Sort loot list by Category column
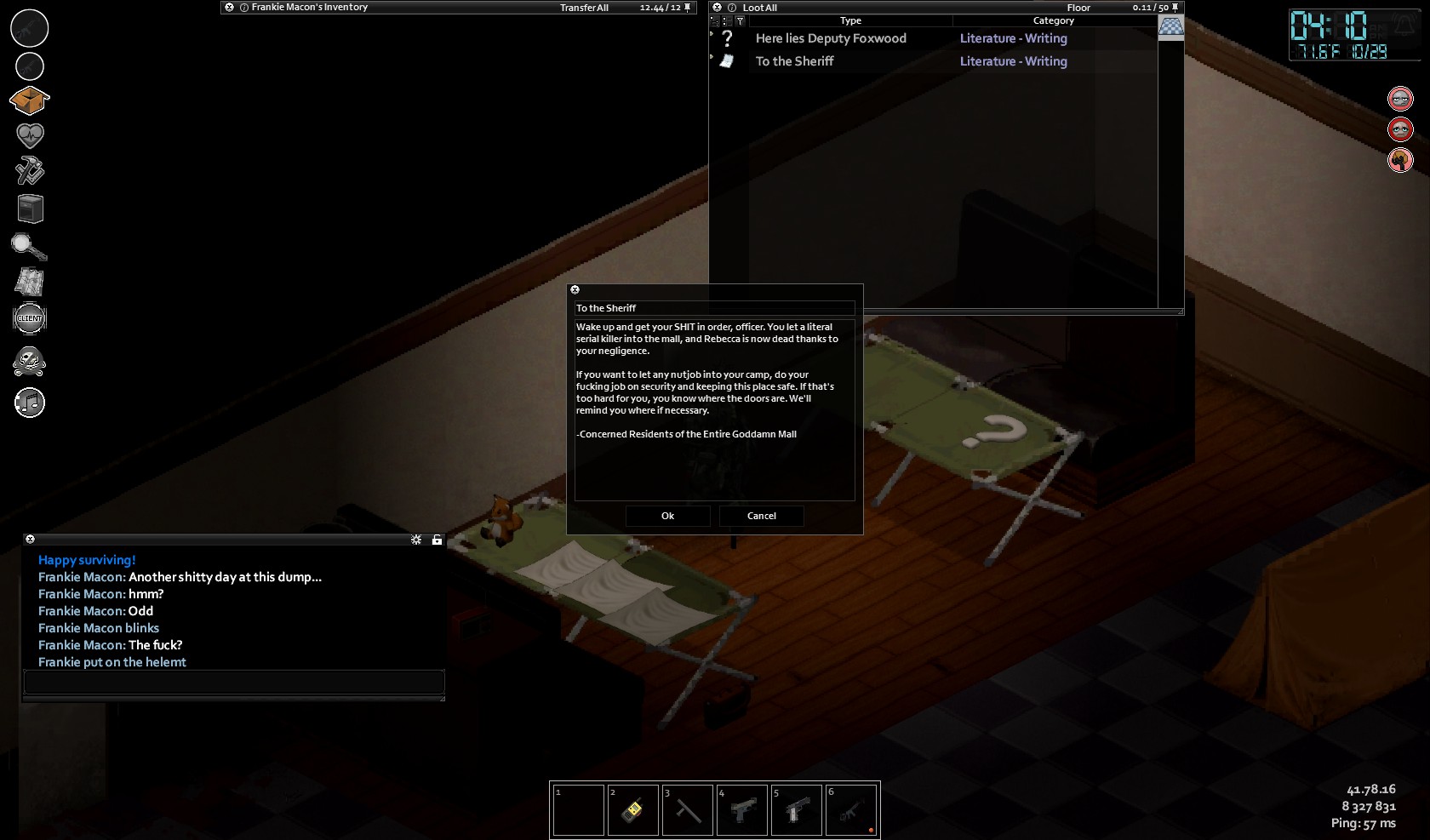1430x840 pixels. click(1053, 20)
